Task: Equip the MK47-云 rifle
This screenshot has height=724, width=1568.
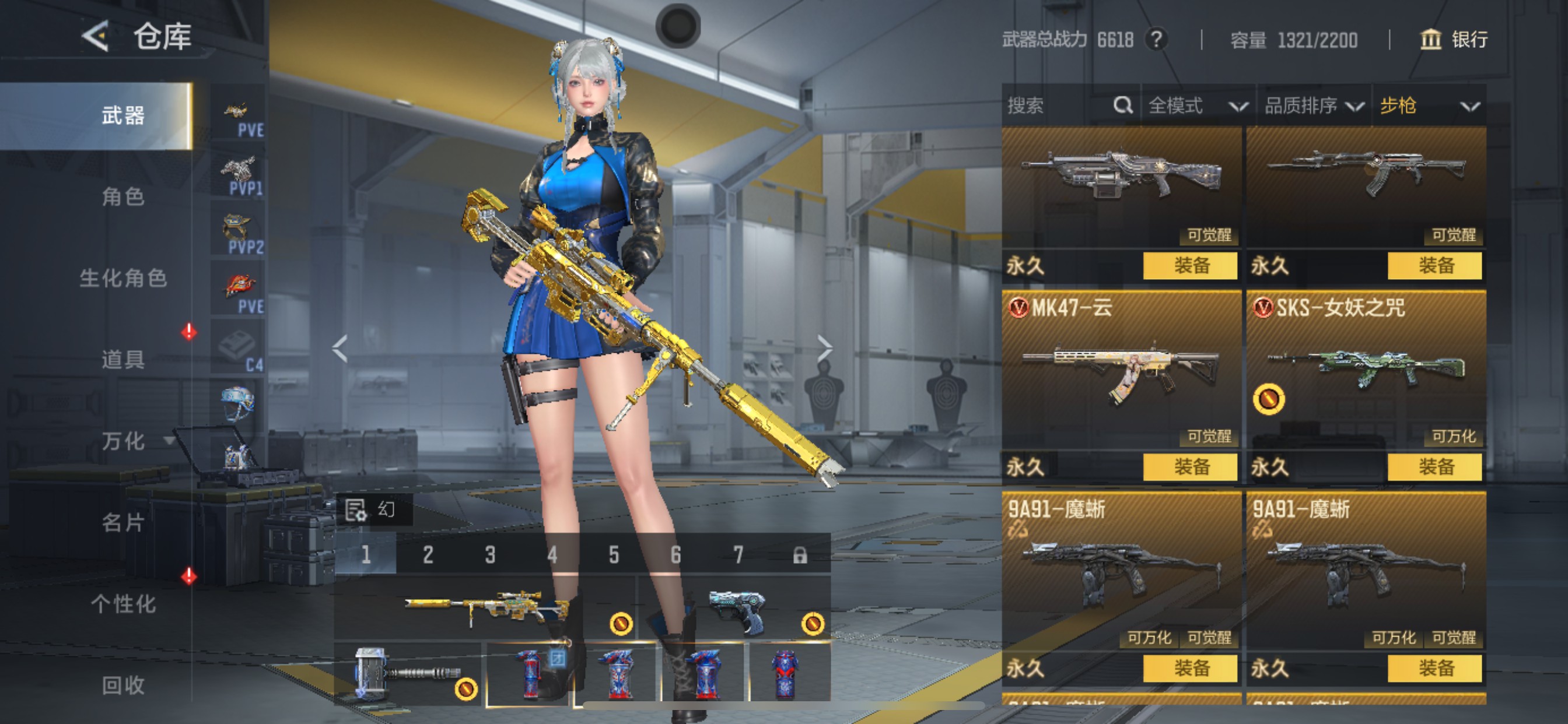Action: pos(1190,467)
